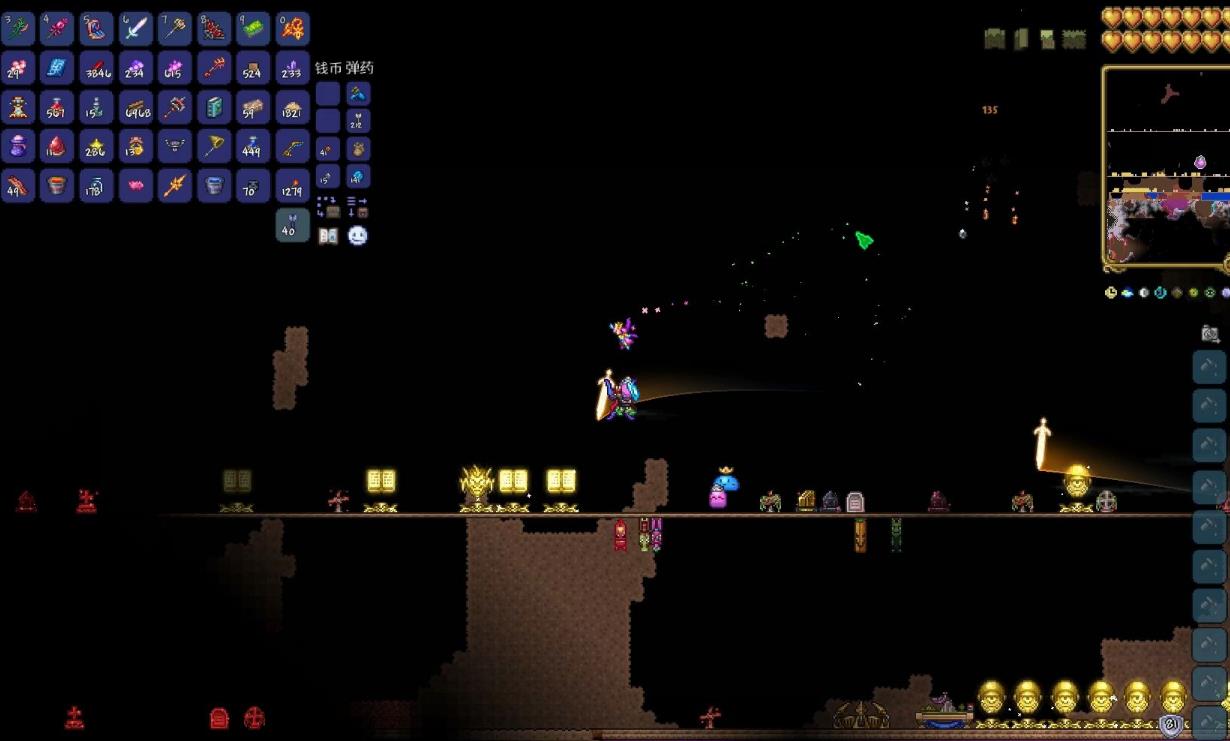Select the sword in hotbar slot 6

135,29
